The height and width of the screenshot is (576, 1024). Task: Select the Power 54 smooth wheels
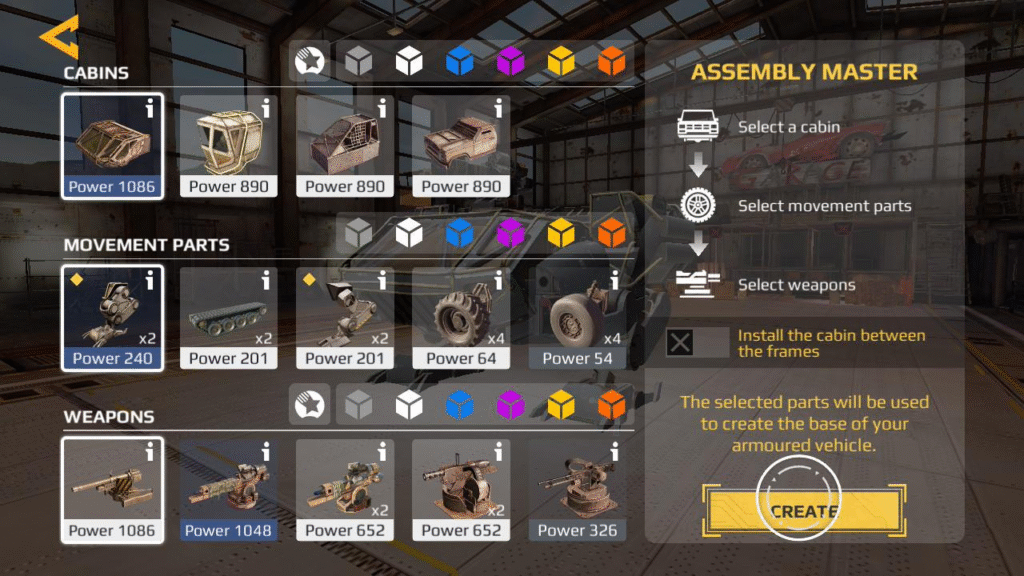click(x=577, y=318)
